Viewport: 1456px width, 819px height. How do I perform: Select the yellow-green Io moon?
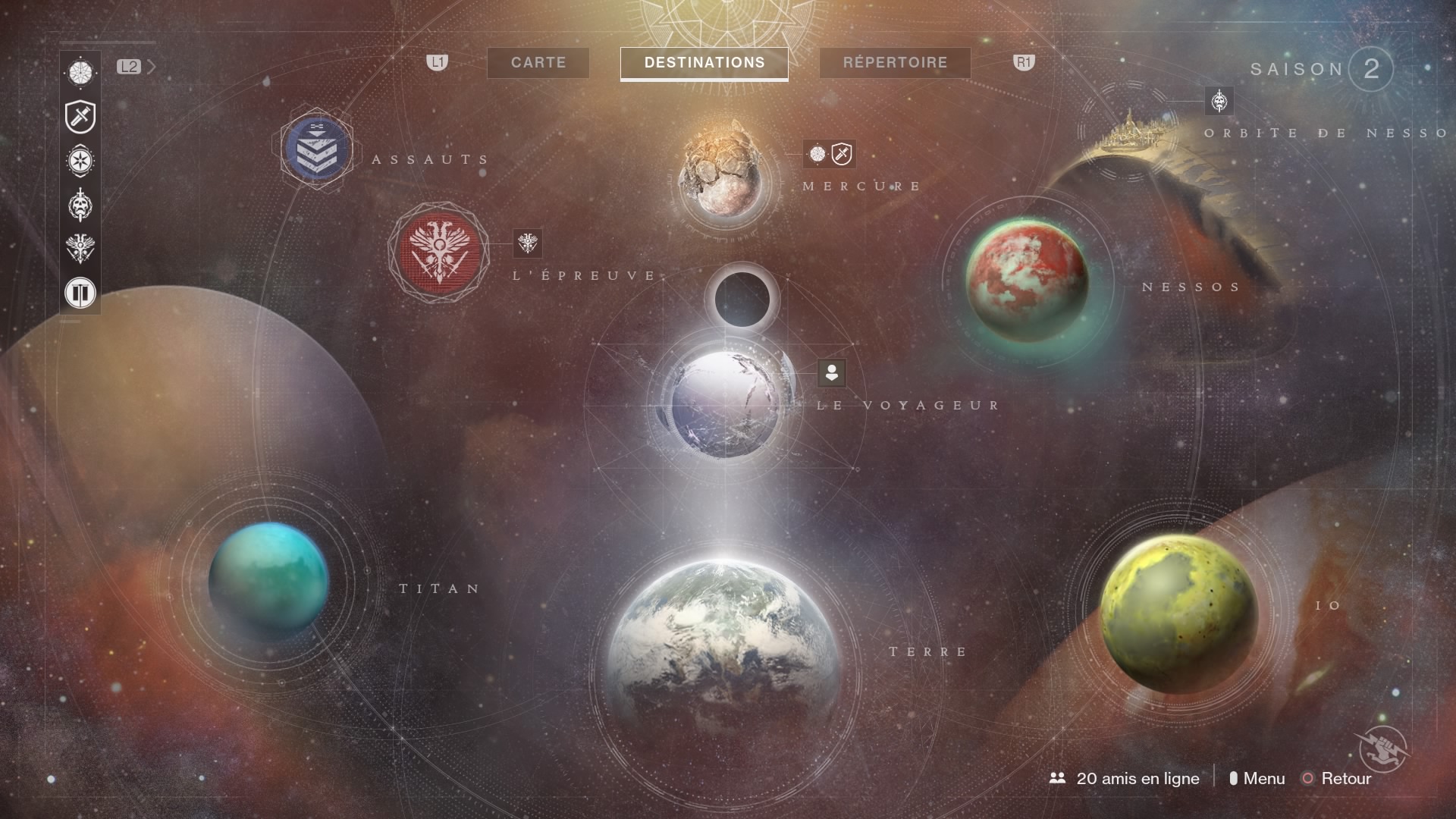click(x=1178, y=614)
